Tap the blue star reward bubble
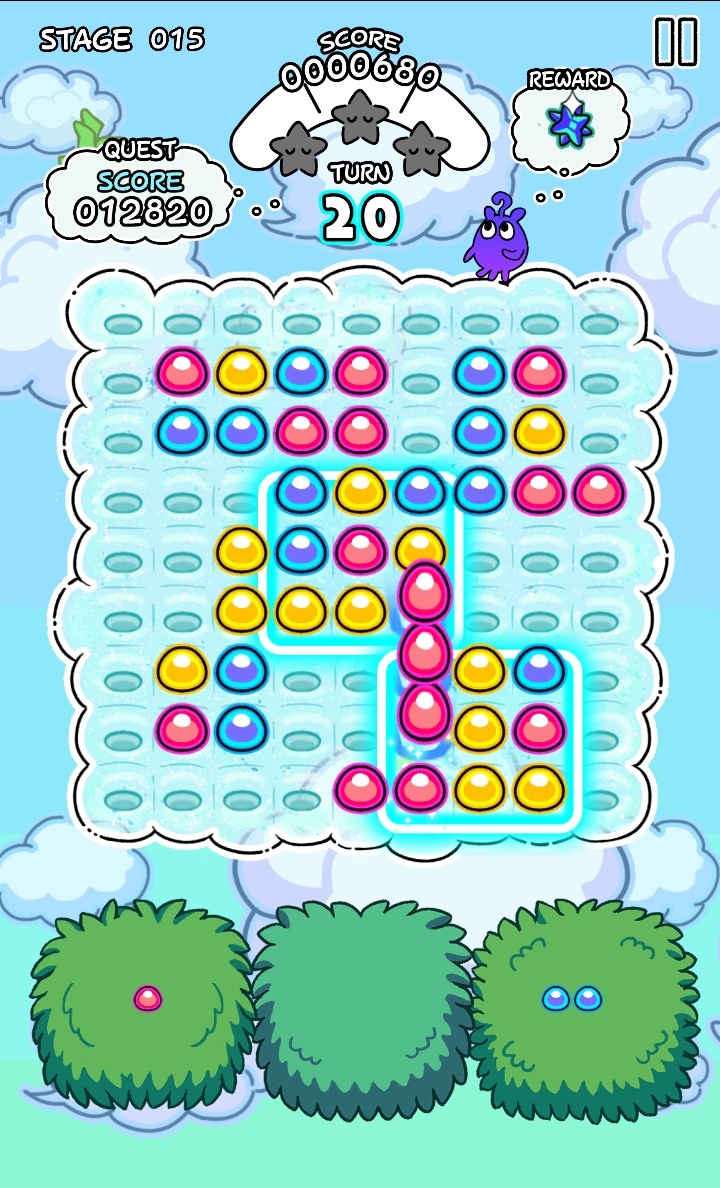 click(570, 120)
